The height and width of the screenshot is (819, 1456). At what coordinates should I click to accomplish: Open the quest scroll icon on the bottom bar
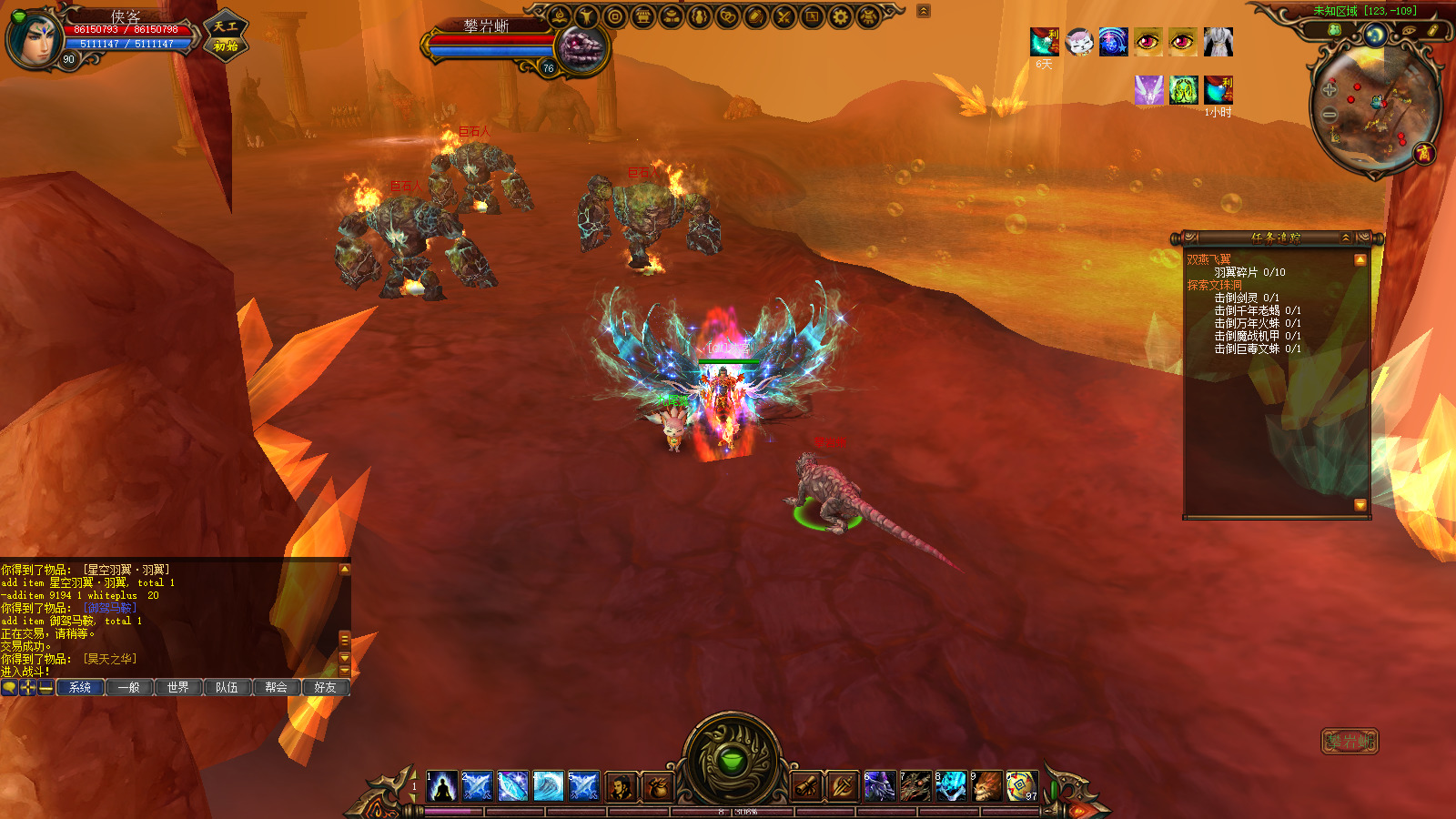pos(807,786)
